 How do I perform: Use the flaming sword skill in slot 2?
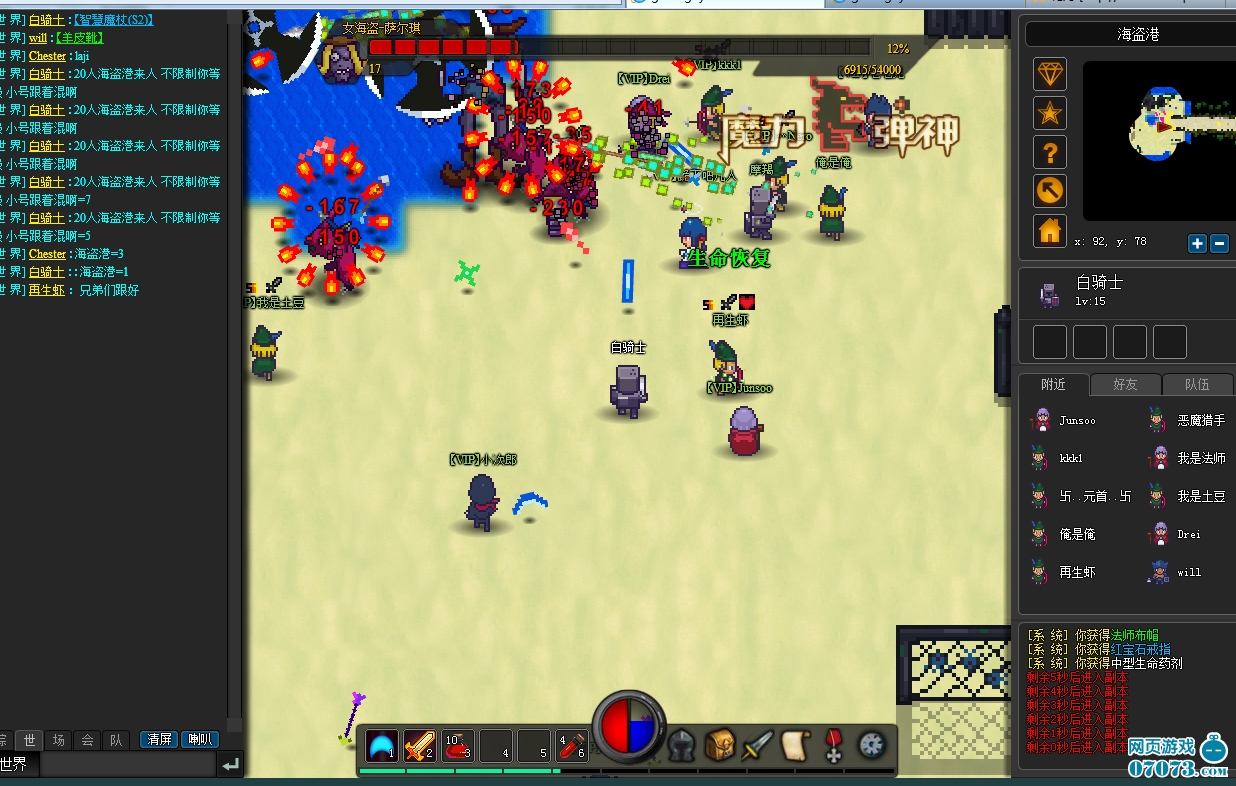click(419, 746)
